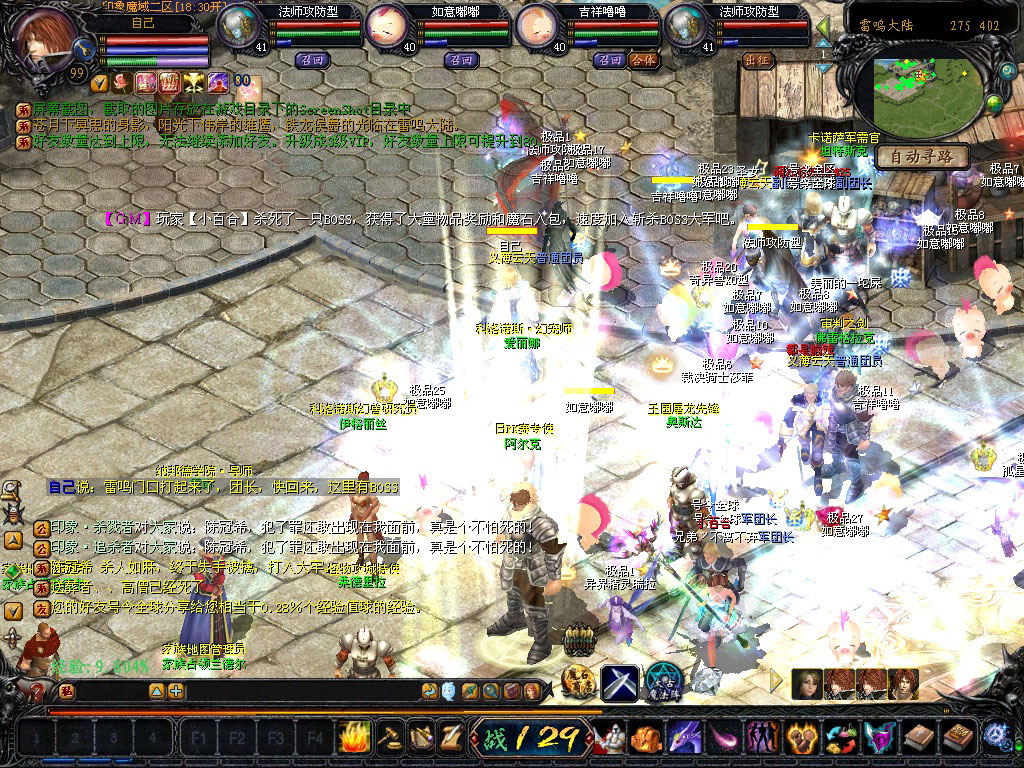Click the purple dragon icon in the menu bar
Image resolution: width=1024 pixels, height=768 pixels.
(x=685, y=738)
